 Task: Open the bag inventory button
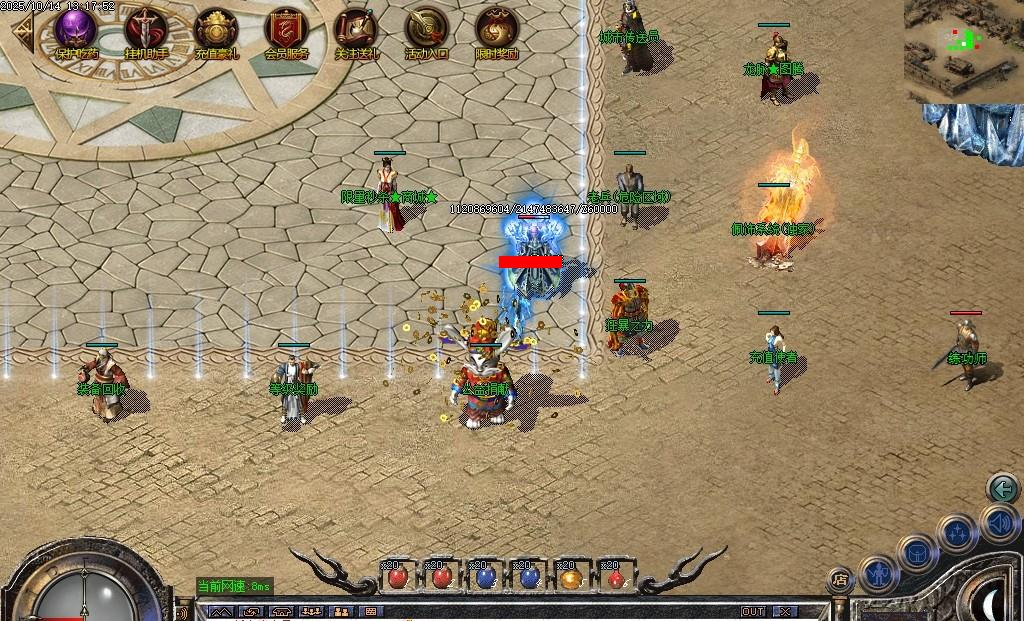[917, 552]
